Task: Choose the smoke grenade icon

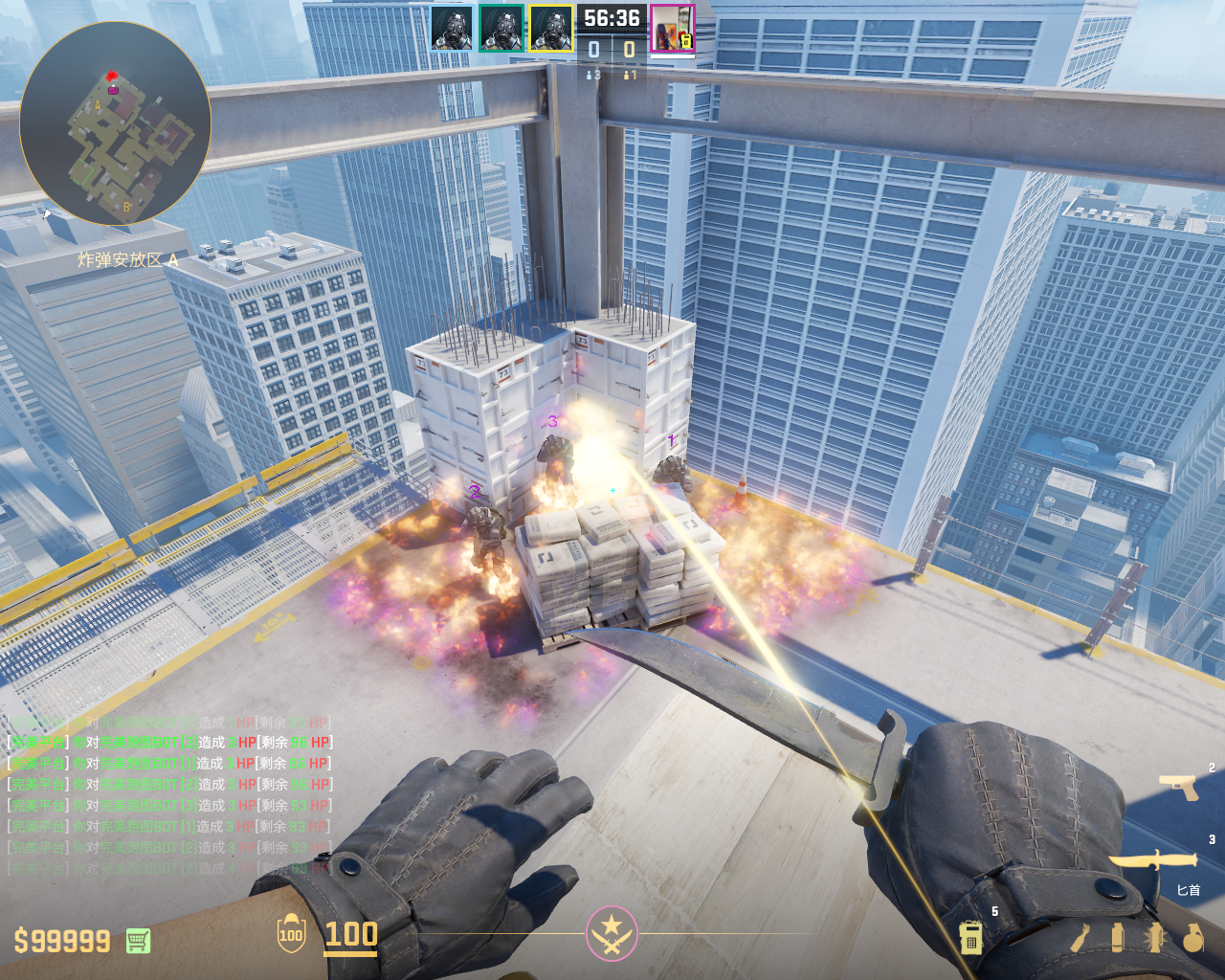Action: tap(1118, 938)
